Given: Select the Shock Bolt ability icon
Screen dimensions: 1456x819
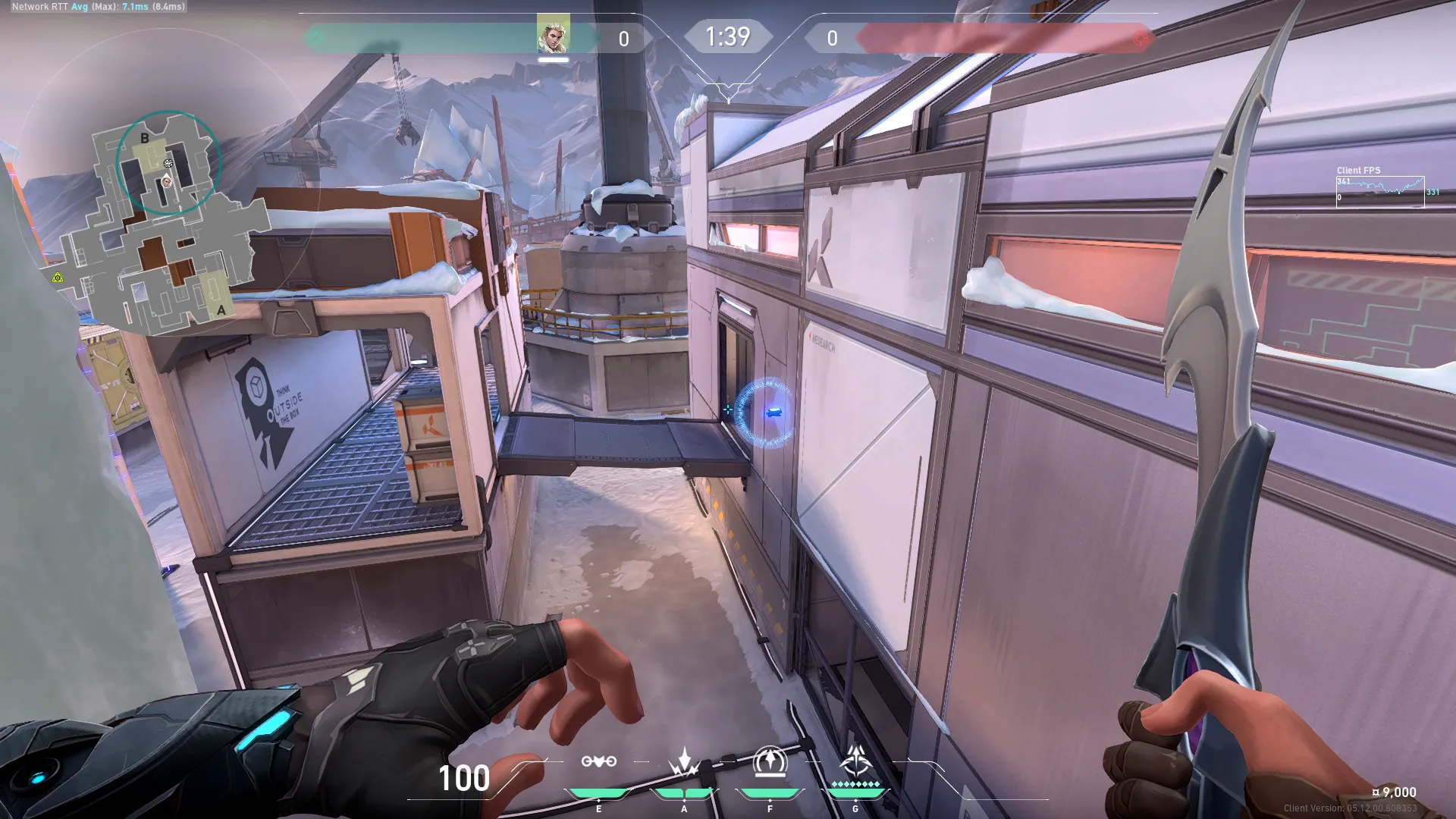Looking at the screenshot, I should [684, 762].
